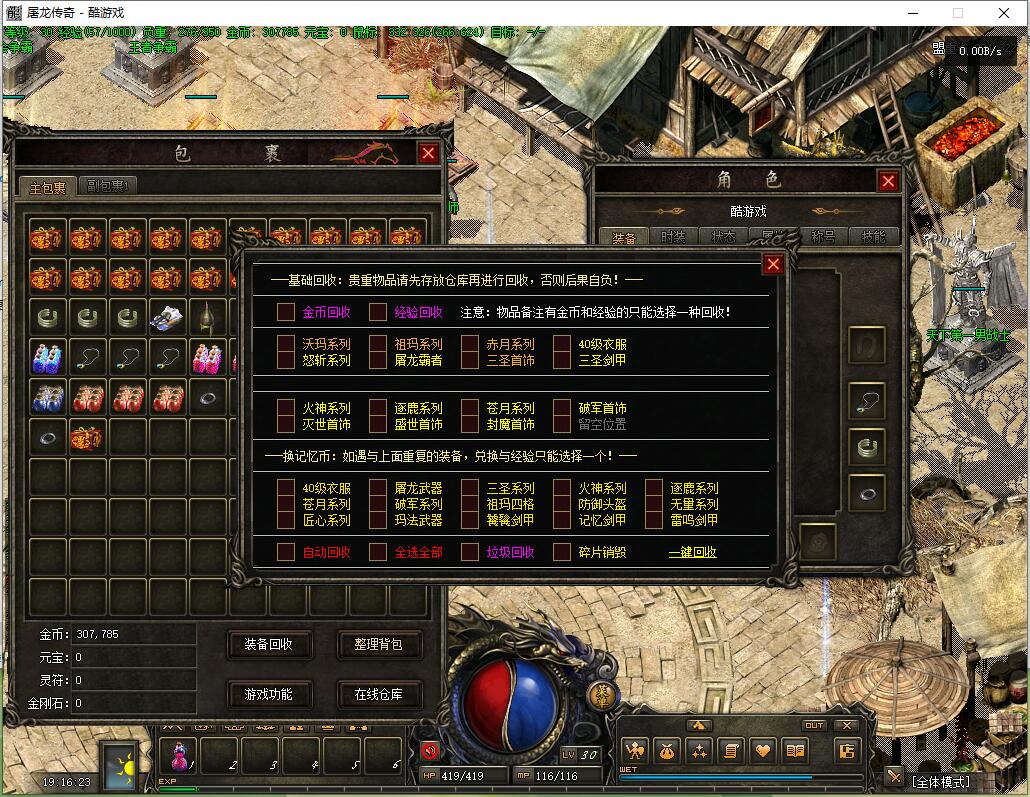Viewport: 1030px width, 797px height.
Task: Click the 整理背包 sort button
Action: tap(378, 645)
